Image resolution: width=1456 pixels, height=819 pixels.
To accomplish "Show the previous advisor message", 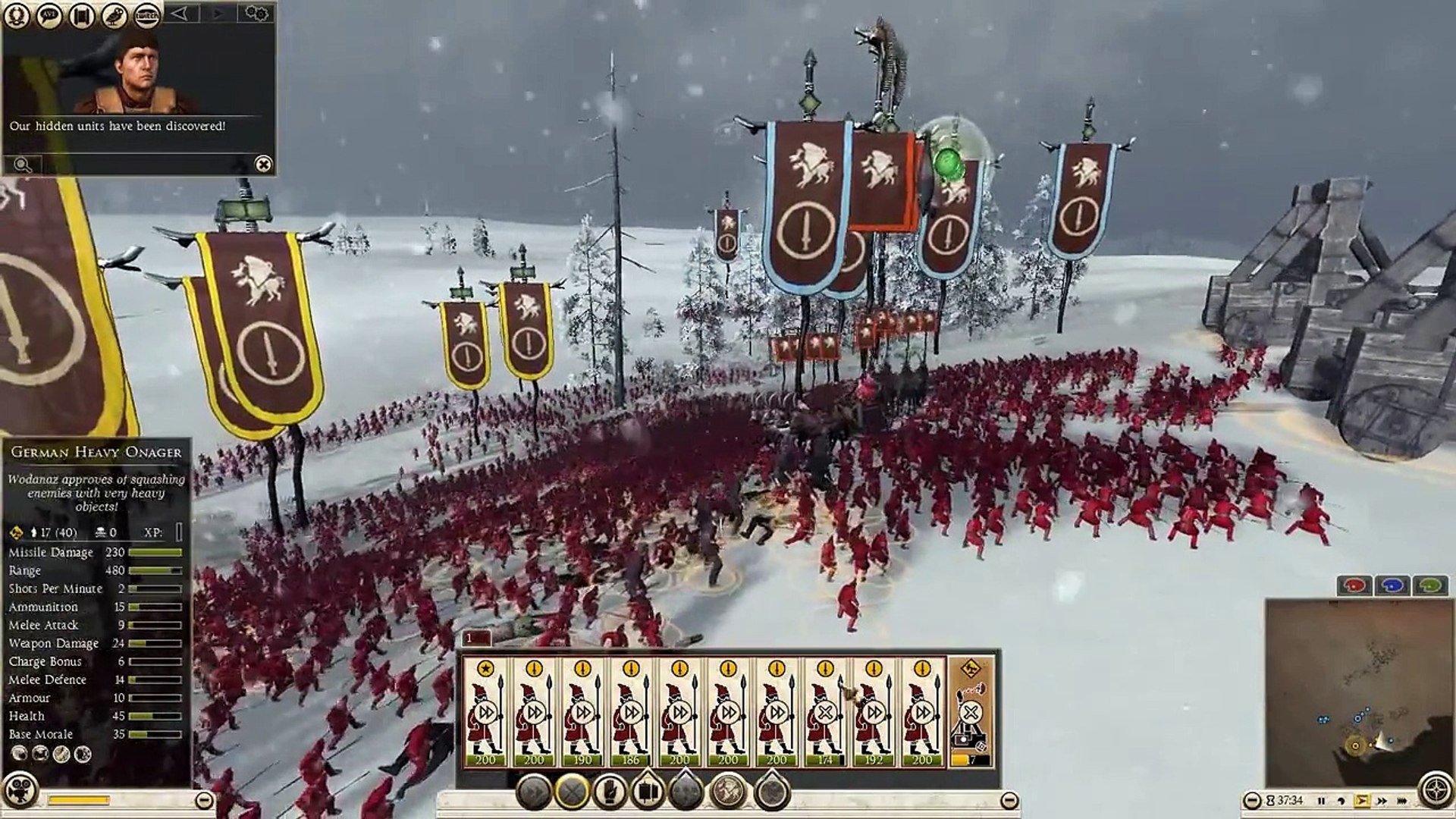I will pyautogui.click(x=180, y=14).
